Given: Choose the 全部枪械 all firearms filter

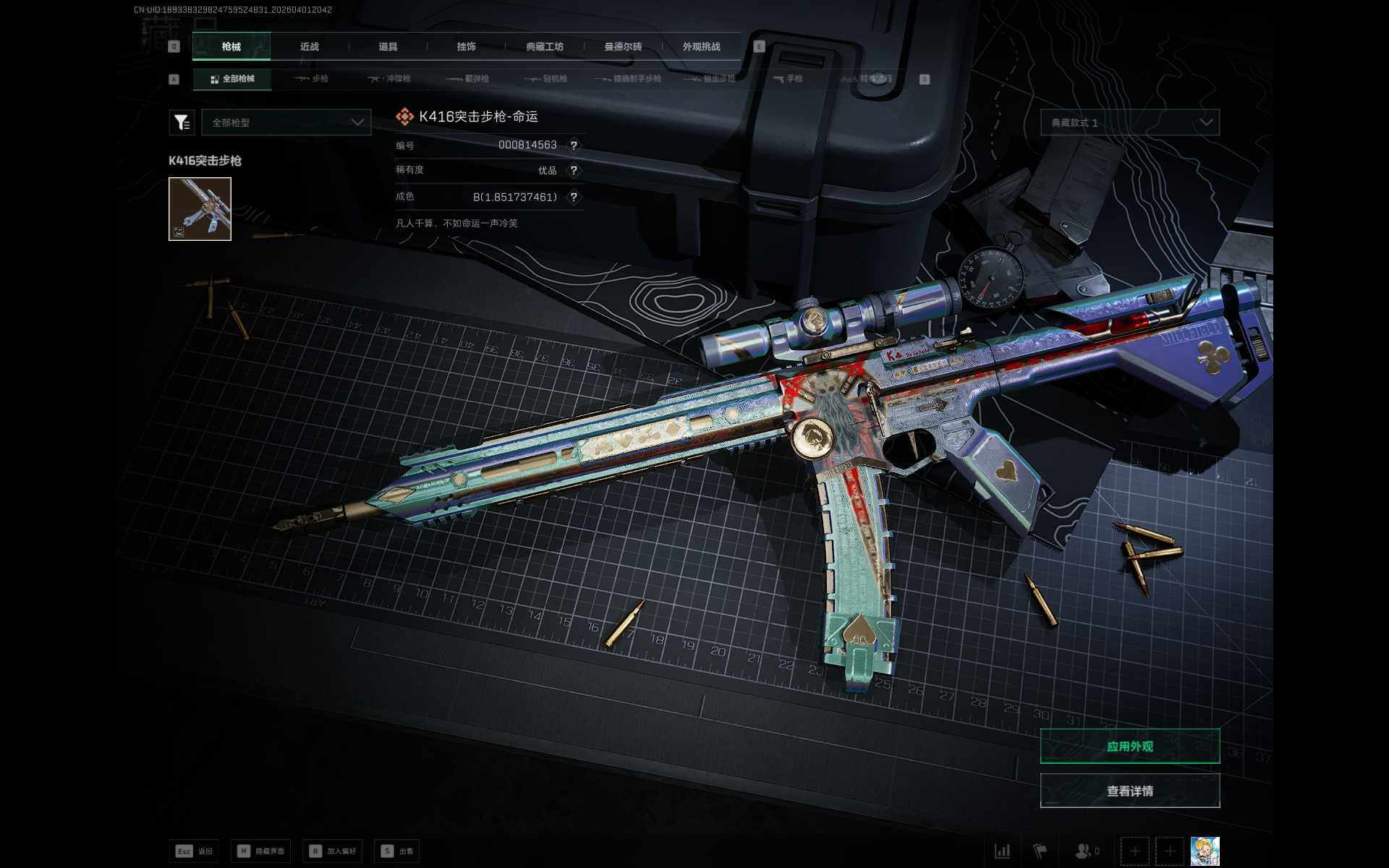Looking at the screenshot, I should (x=232, y=79).
